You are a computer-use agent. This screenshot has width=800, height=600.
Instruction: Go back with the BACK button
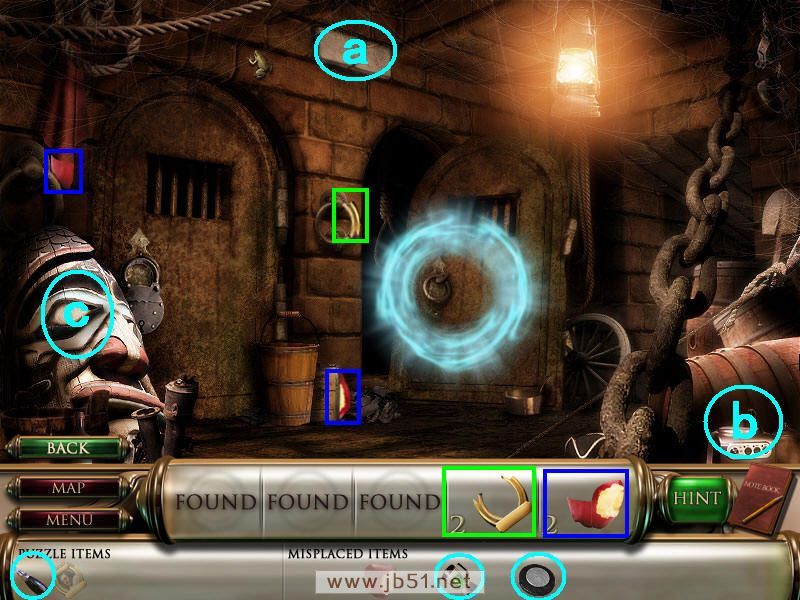[x=67, y=448]
